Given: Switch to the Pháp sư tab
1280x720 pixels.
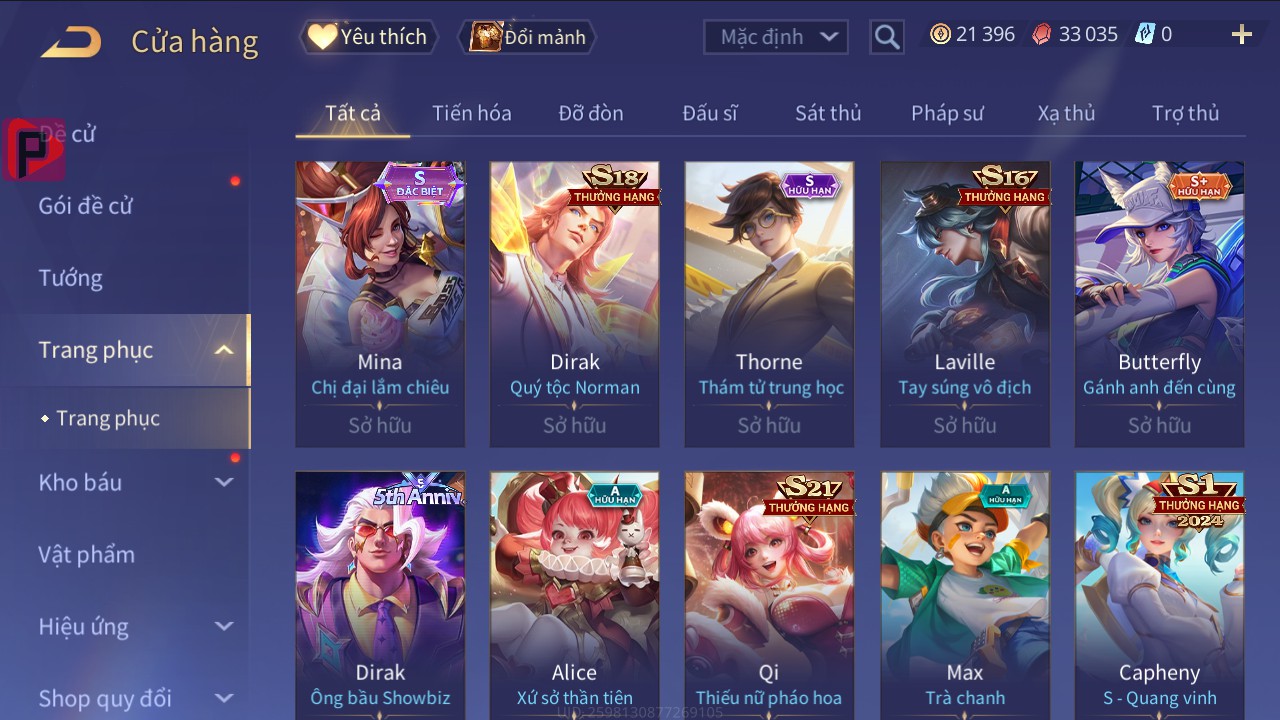Looking at the screenshot, I should coord(947,113).
